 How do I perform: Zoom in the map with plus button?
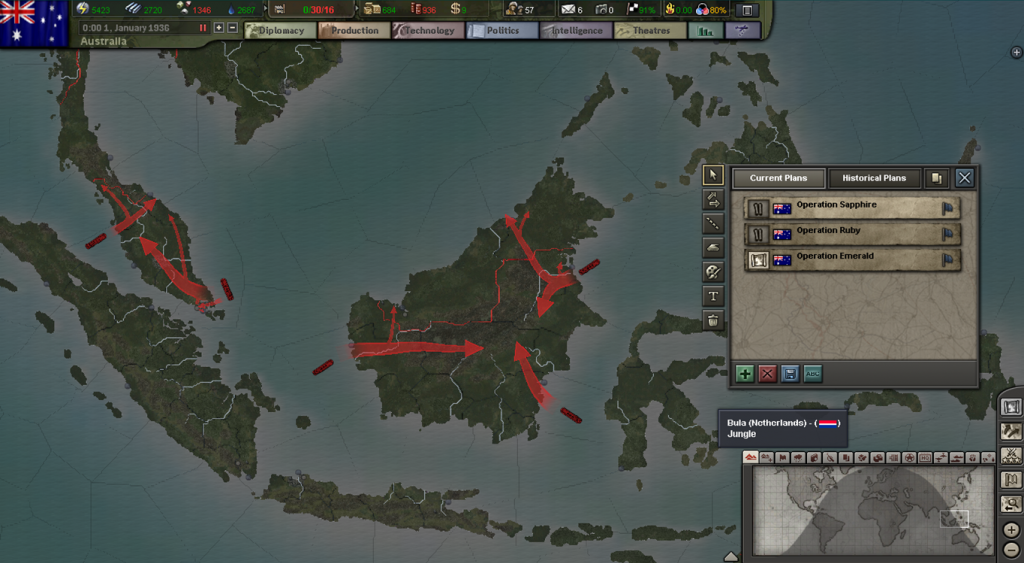(1011, 529)
